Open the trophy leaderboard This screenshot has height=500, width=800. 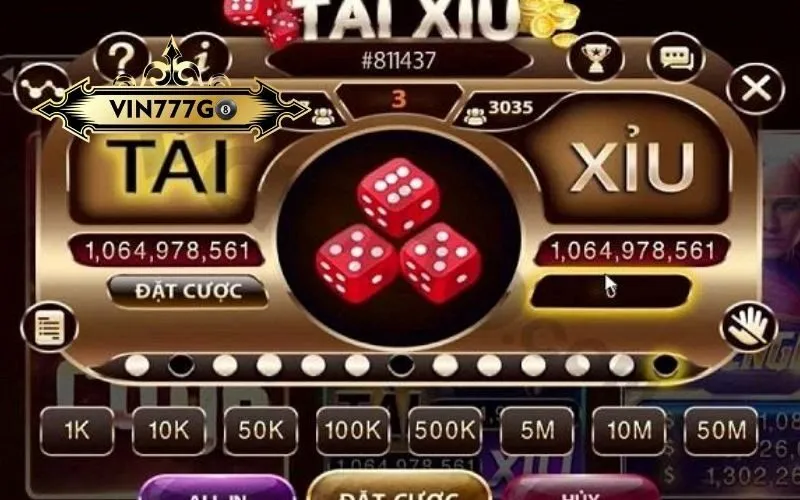pos(595,62)
